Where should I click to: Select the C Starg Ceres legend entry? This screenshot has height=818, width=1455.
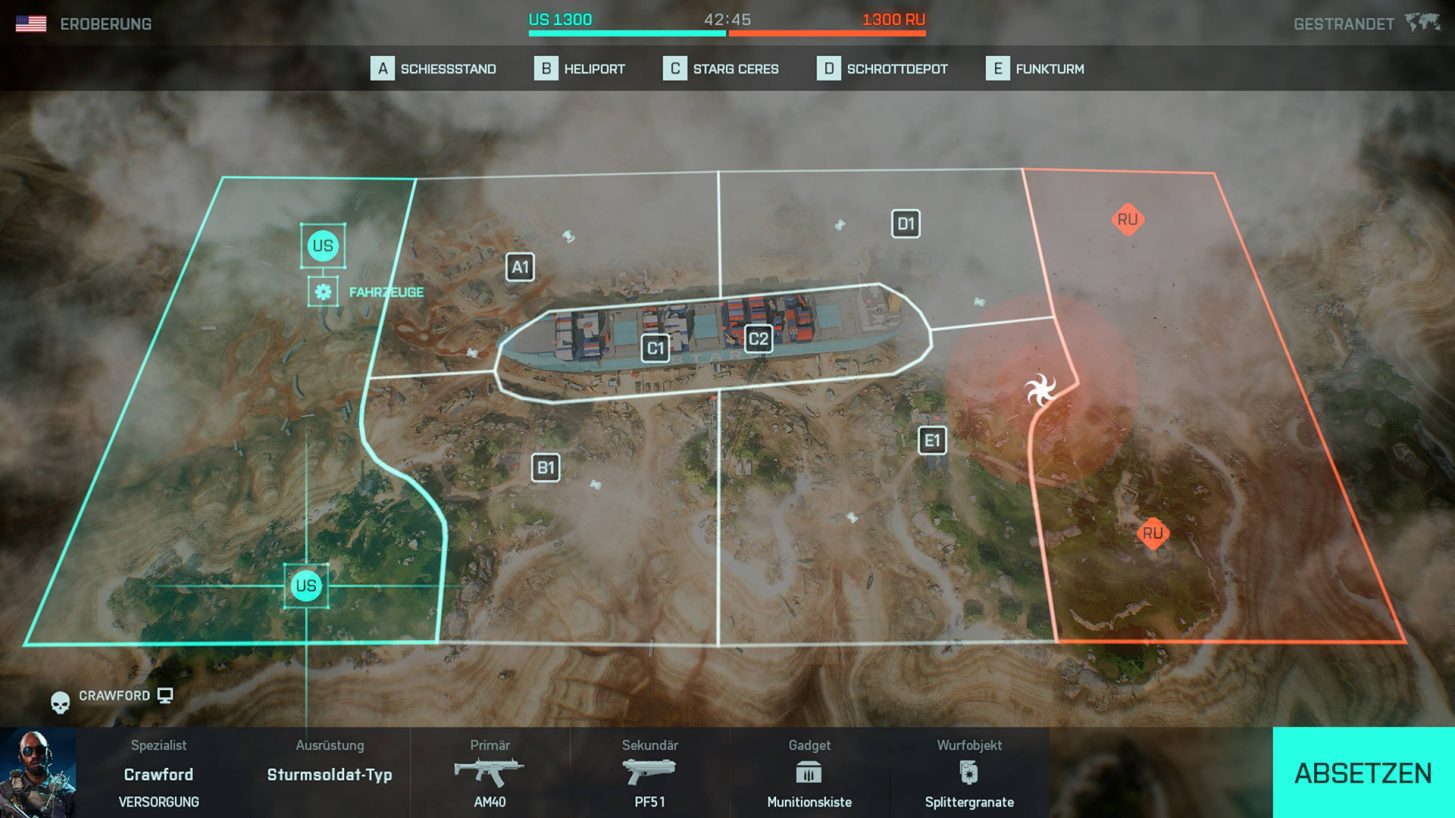click(721, 69)
